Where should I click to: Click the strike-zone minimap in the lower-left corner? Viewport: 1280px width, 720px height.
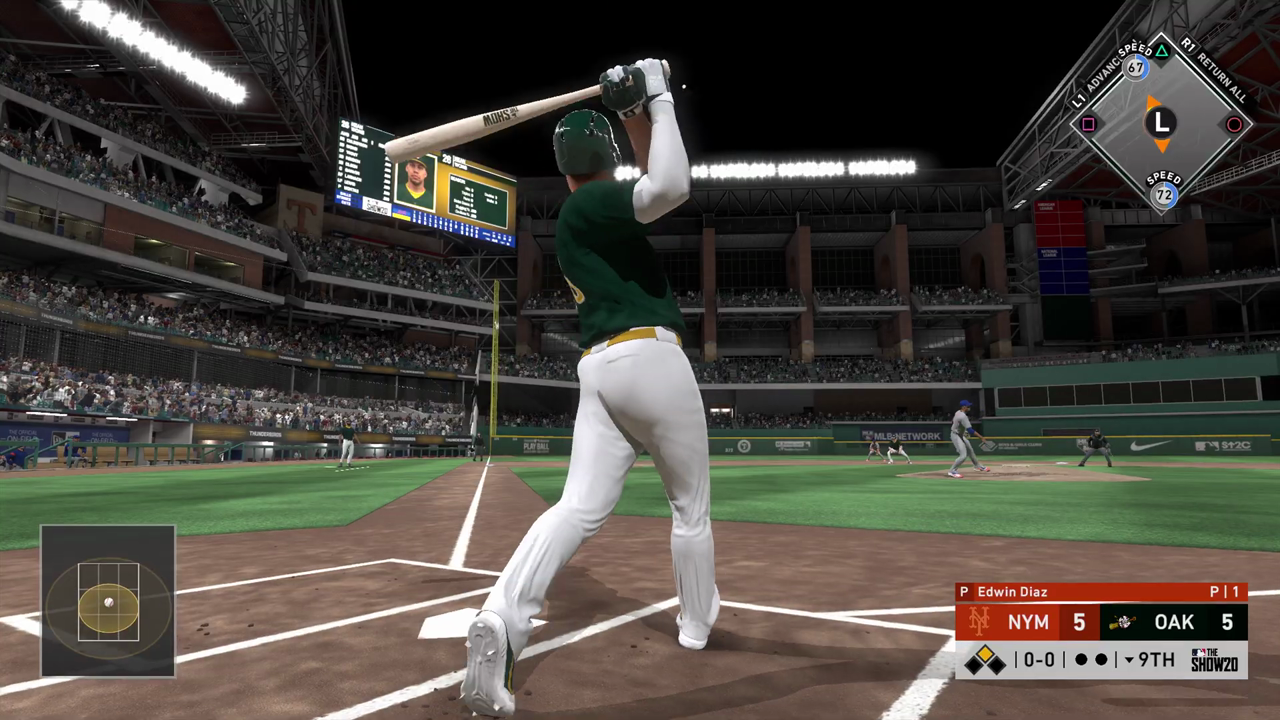pyautogui.click(x=107, y=601)
